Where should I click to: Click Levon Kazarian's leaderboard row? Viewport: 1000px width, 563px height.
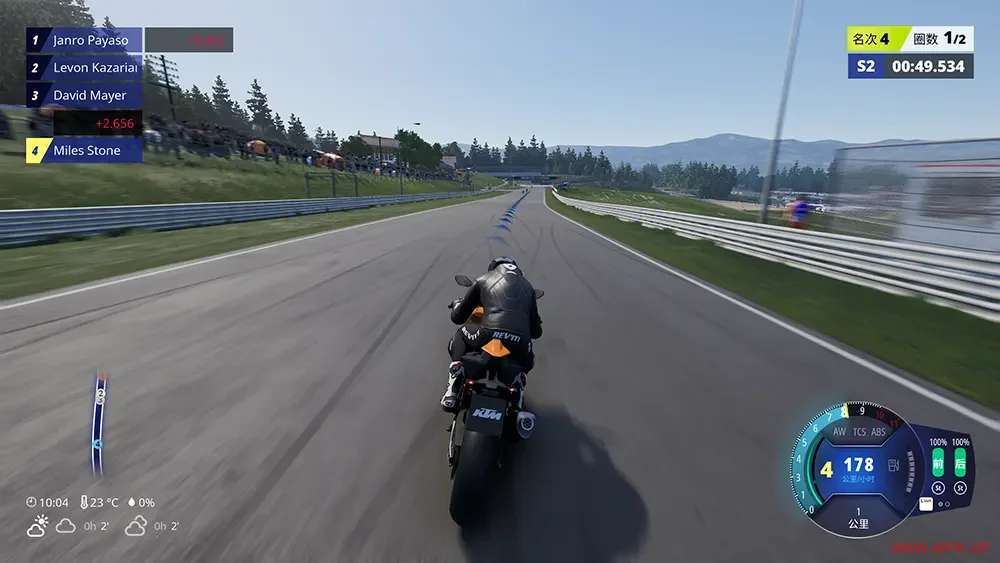click(x=84, y=68)
